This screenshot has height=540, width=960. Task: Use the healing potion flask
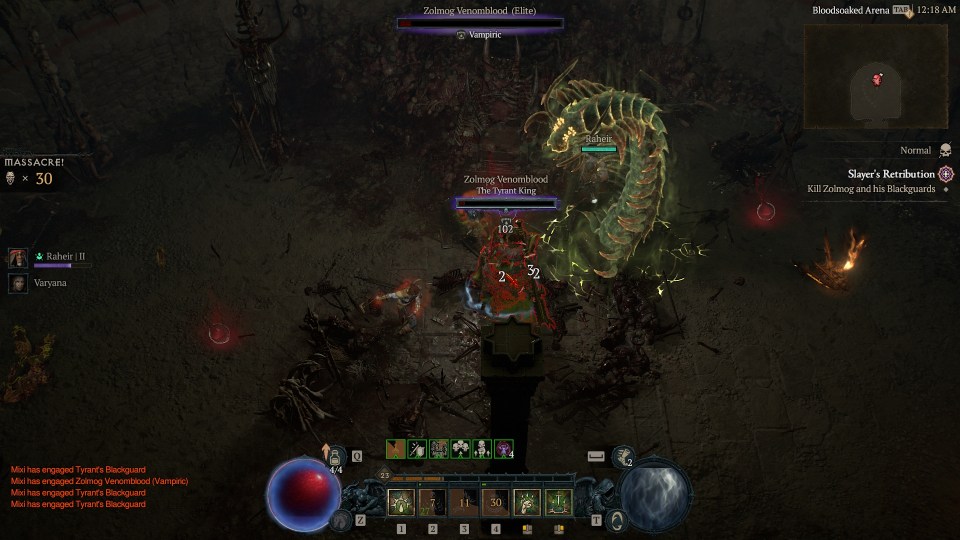(336, 457)
